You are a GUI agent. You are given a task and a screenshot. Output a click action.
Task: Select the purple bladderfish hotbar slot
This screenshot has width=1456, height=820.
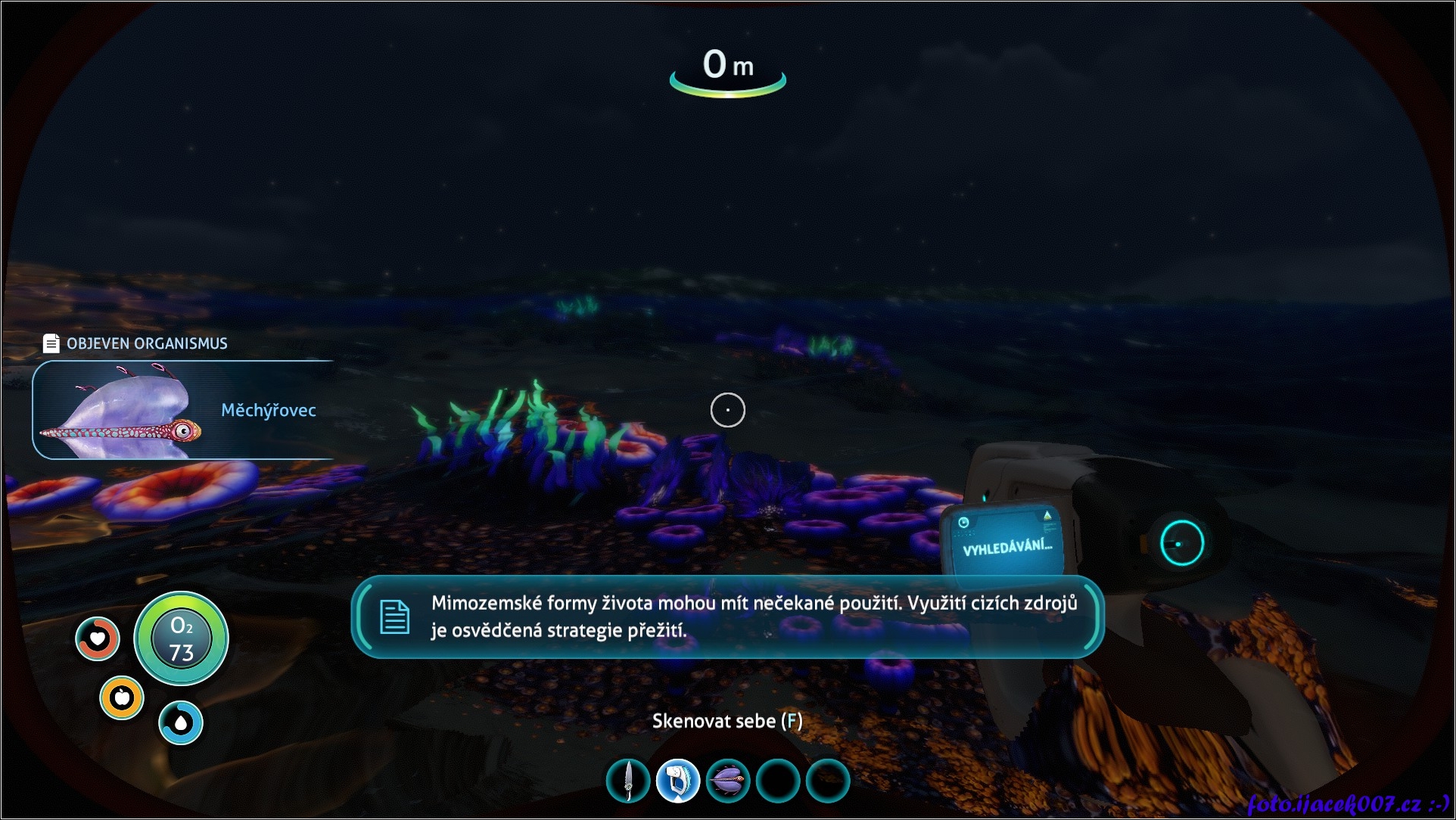[x=728, y=781]
